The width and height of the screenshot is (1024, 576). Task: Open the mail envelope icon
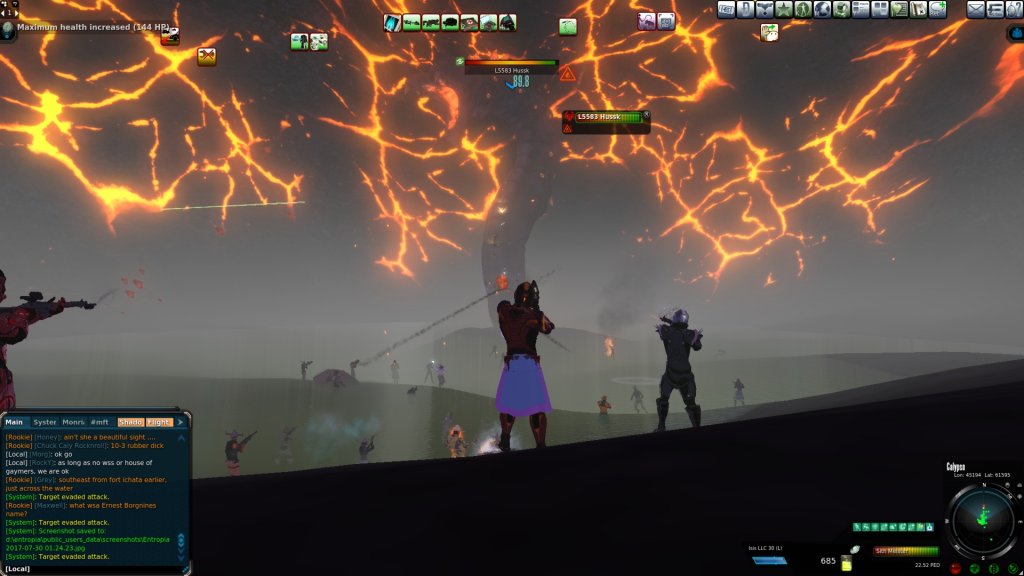[975, 10]
